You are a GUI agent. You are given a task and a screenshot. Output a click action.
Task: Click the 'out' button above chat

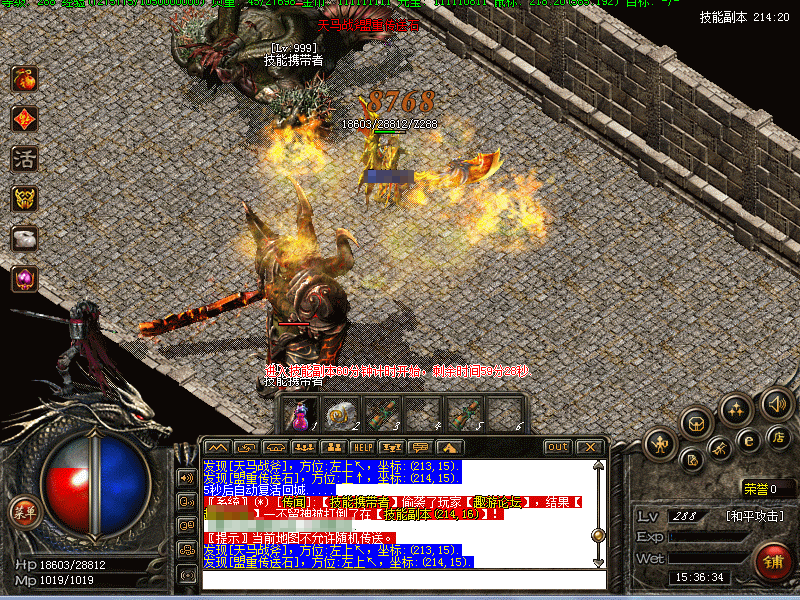pos(557,446)
